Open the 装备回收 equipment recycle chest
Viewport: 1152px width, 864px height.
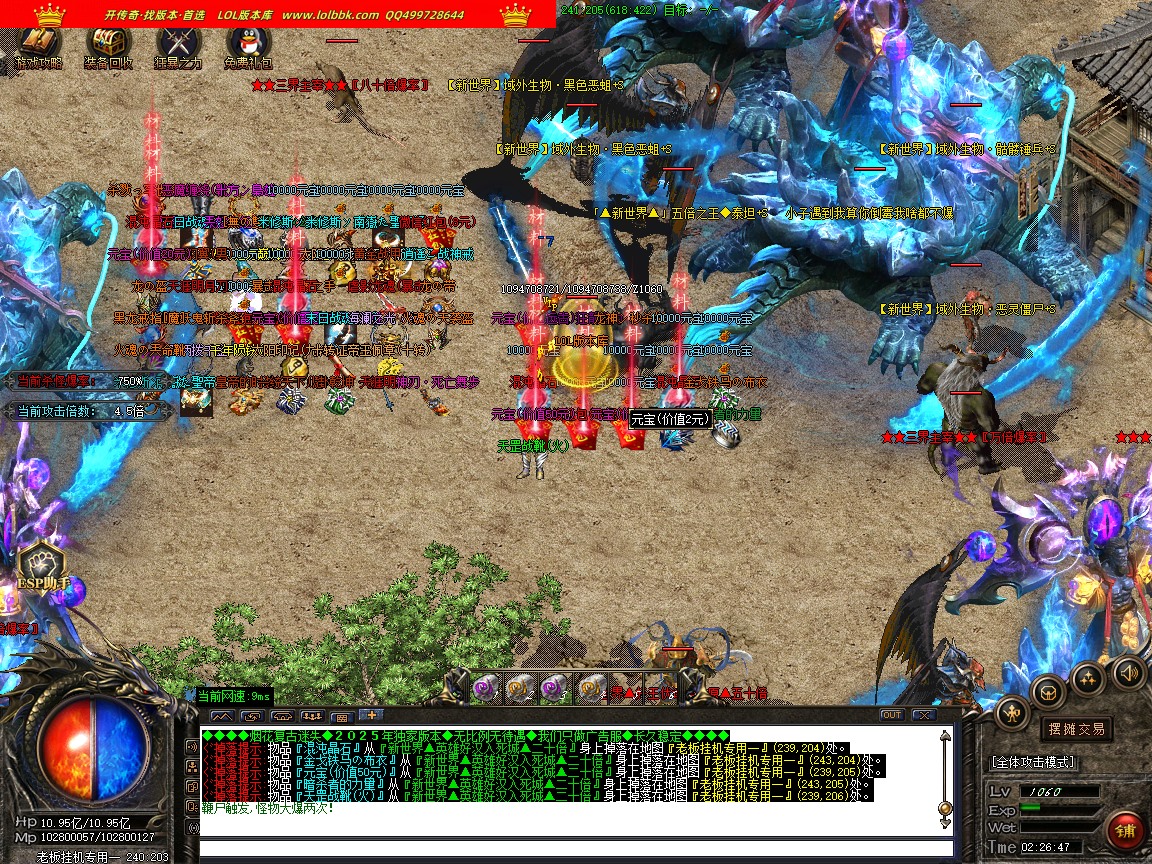pyautogui.click(x=108, y=45)
